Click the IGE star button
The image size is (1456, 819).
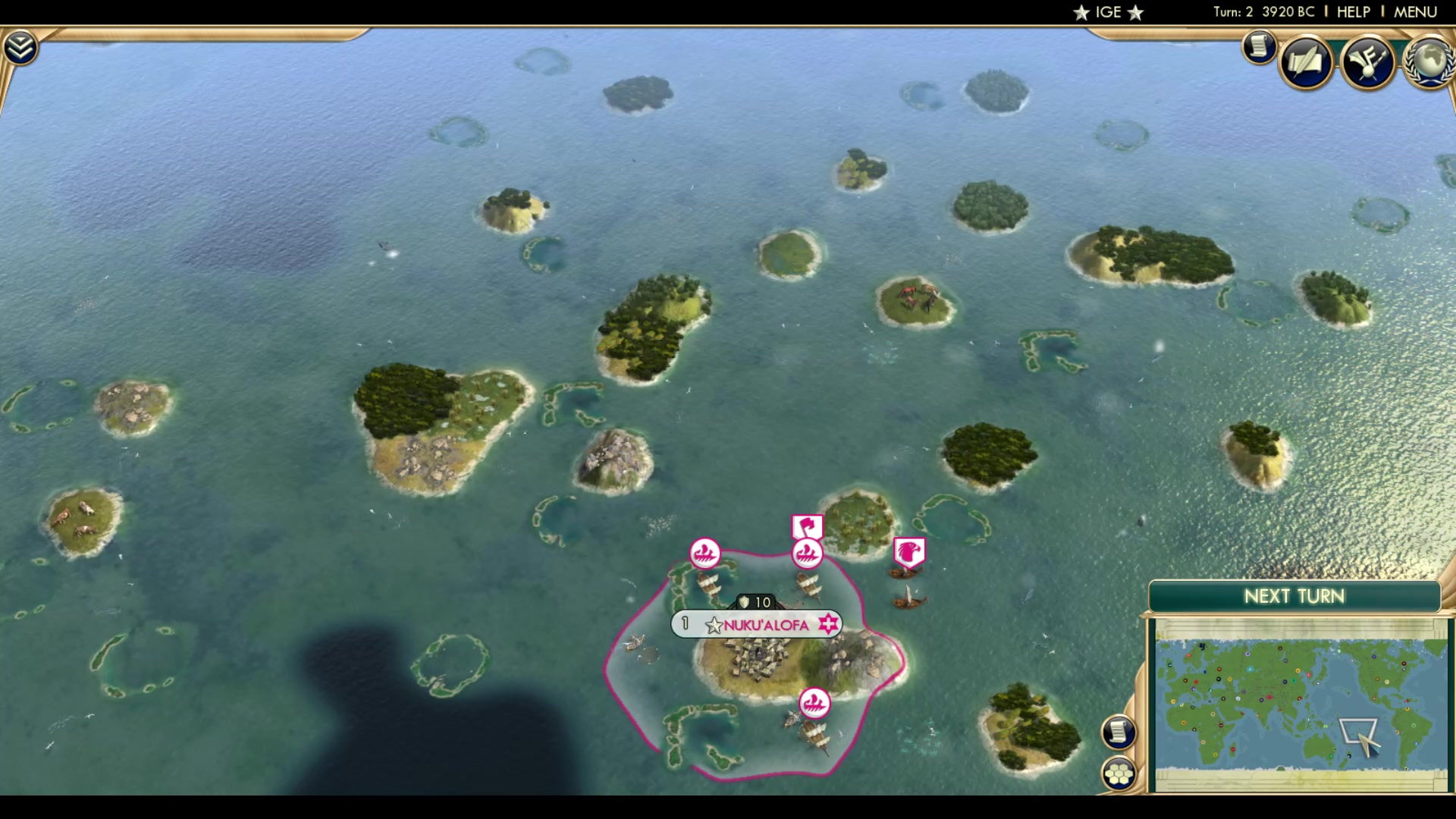click(1107, 12)
